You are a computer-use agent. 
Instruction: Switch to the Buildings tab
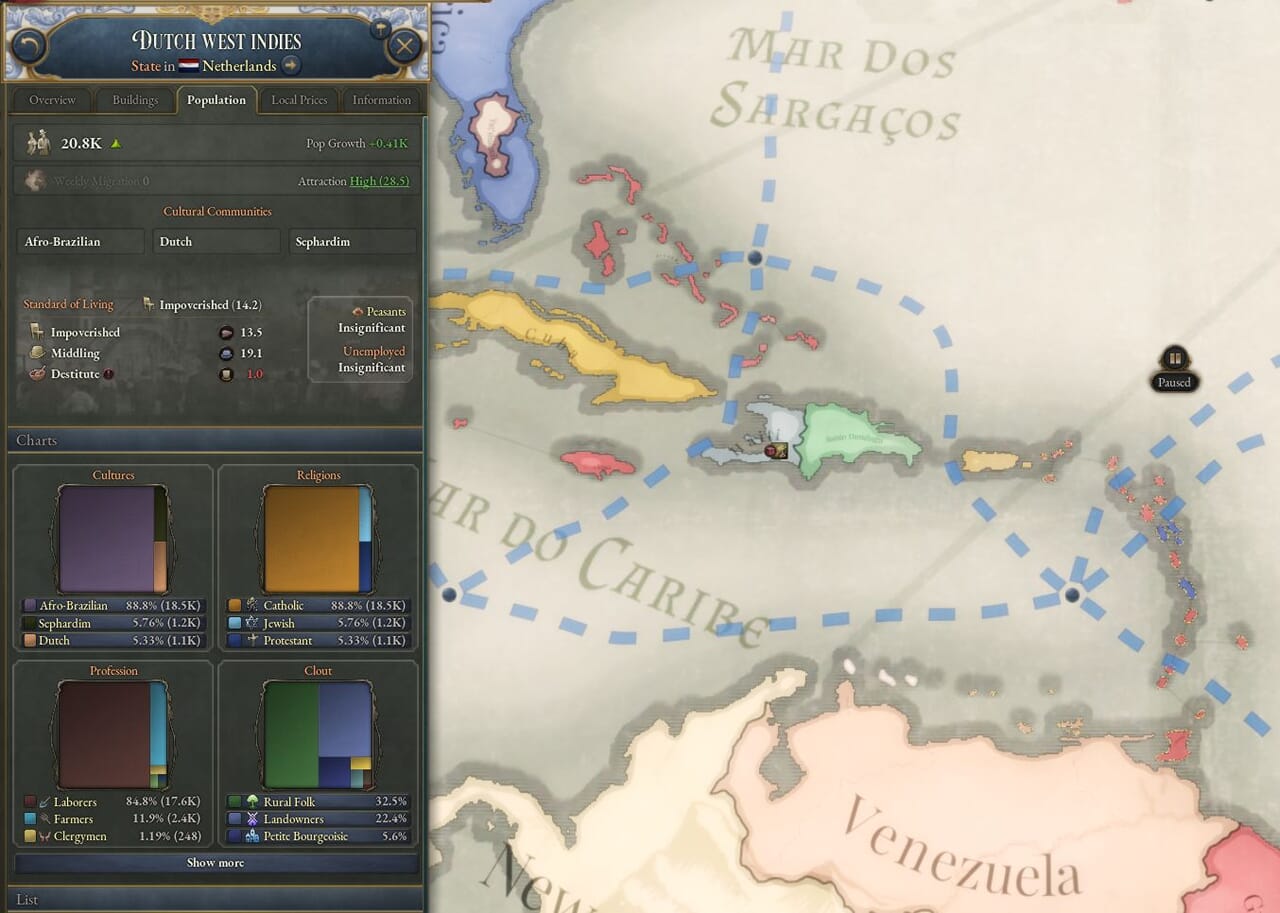pos(135,100)
